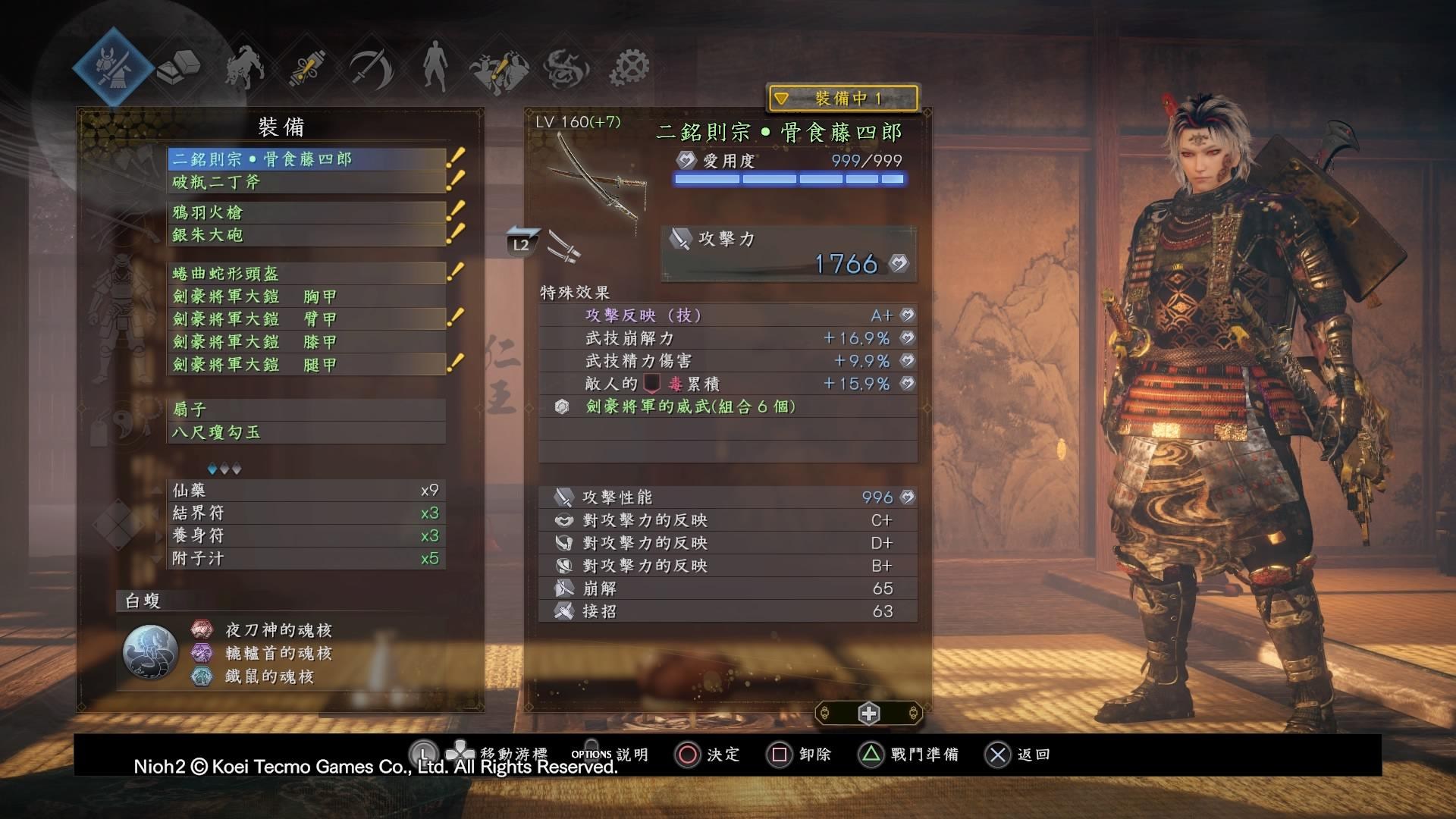
Task: Select the 二銘則宗・骨食藤四郎 weapon row
Action: pos(306,159)
